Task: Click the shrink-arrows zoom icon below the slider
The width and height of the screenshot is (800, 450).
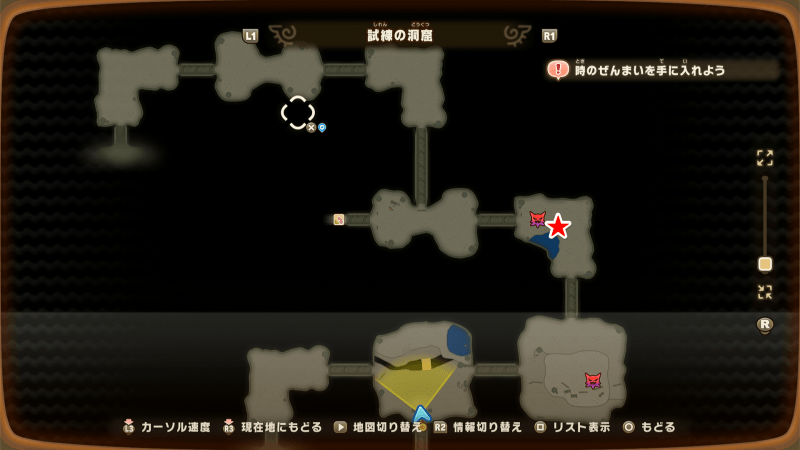Action: point(765,292)
